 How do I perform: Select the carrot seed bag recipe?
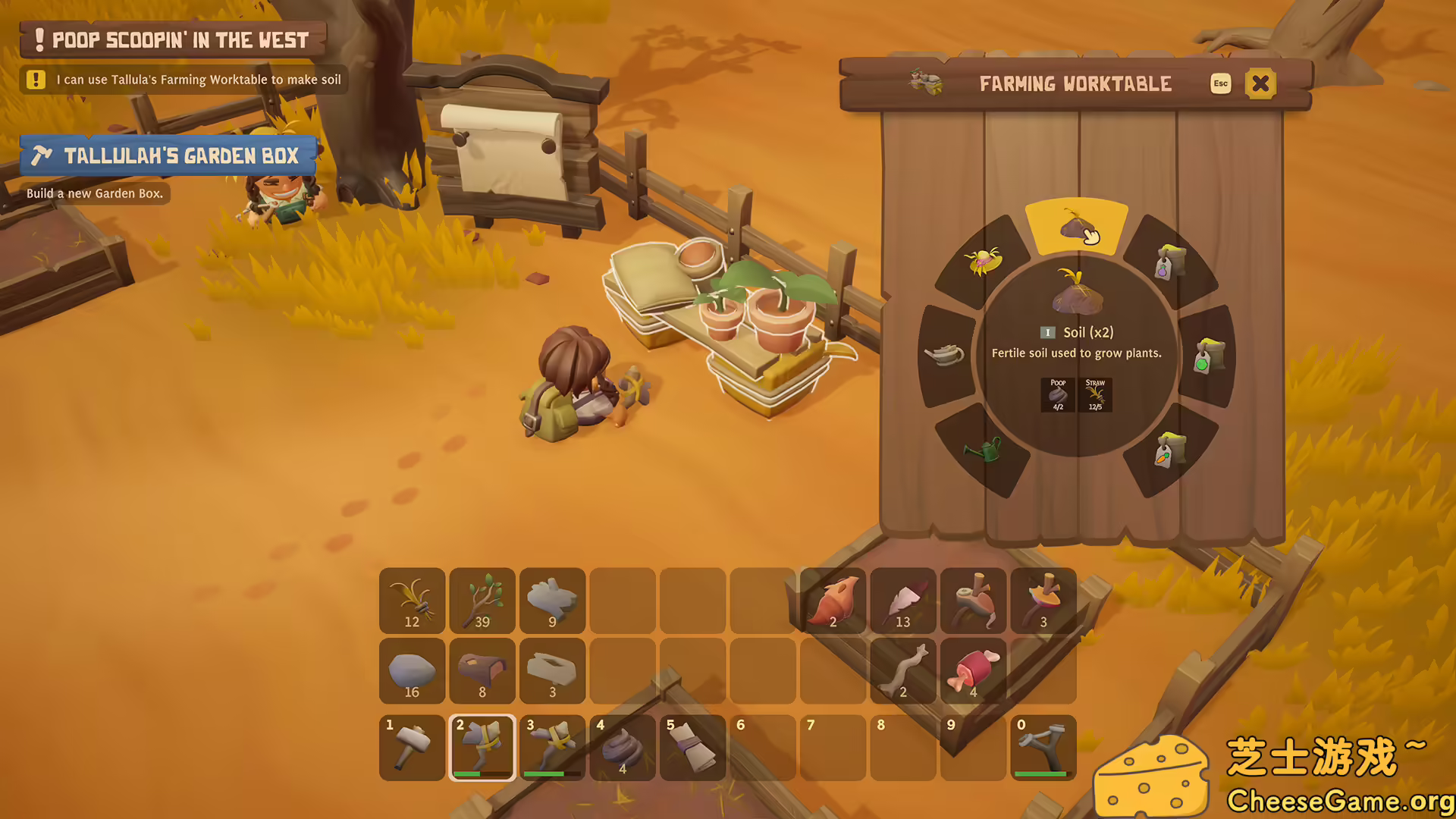tap(1172, 447)
